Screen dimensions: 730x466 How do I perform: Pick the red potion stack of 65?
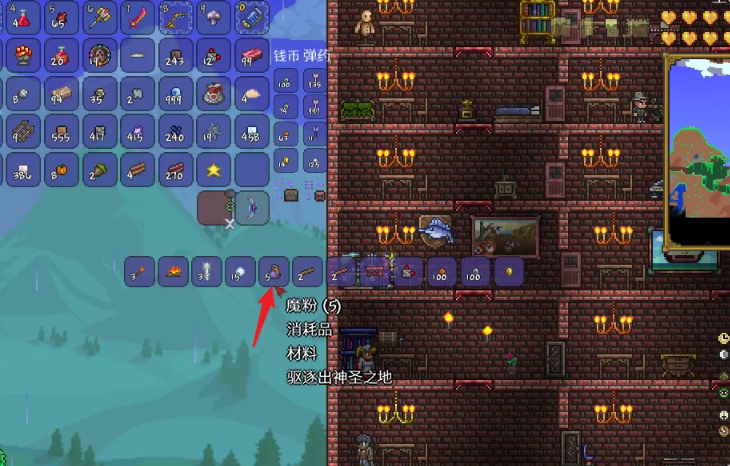62,17
